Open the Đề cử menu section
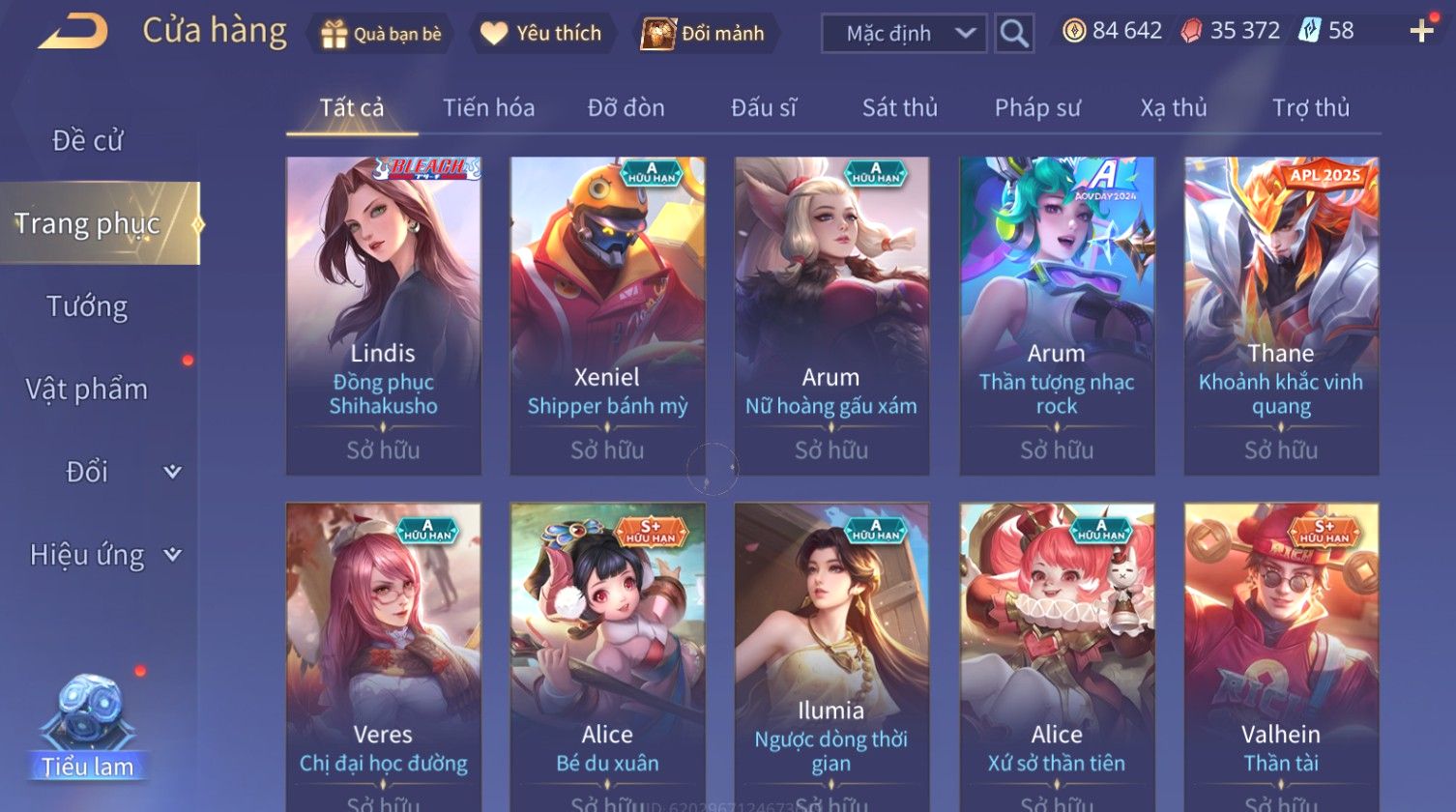This screenshot has width=1456, height=812. tap(88, 141)
